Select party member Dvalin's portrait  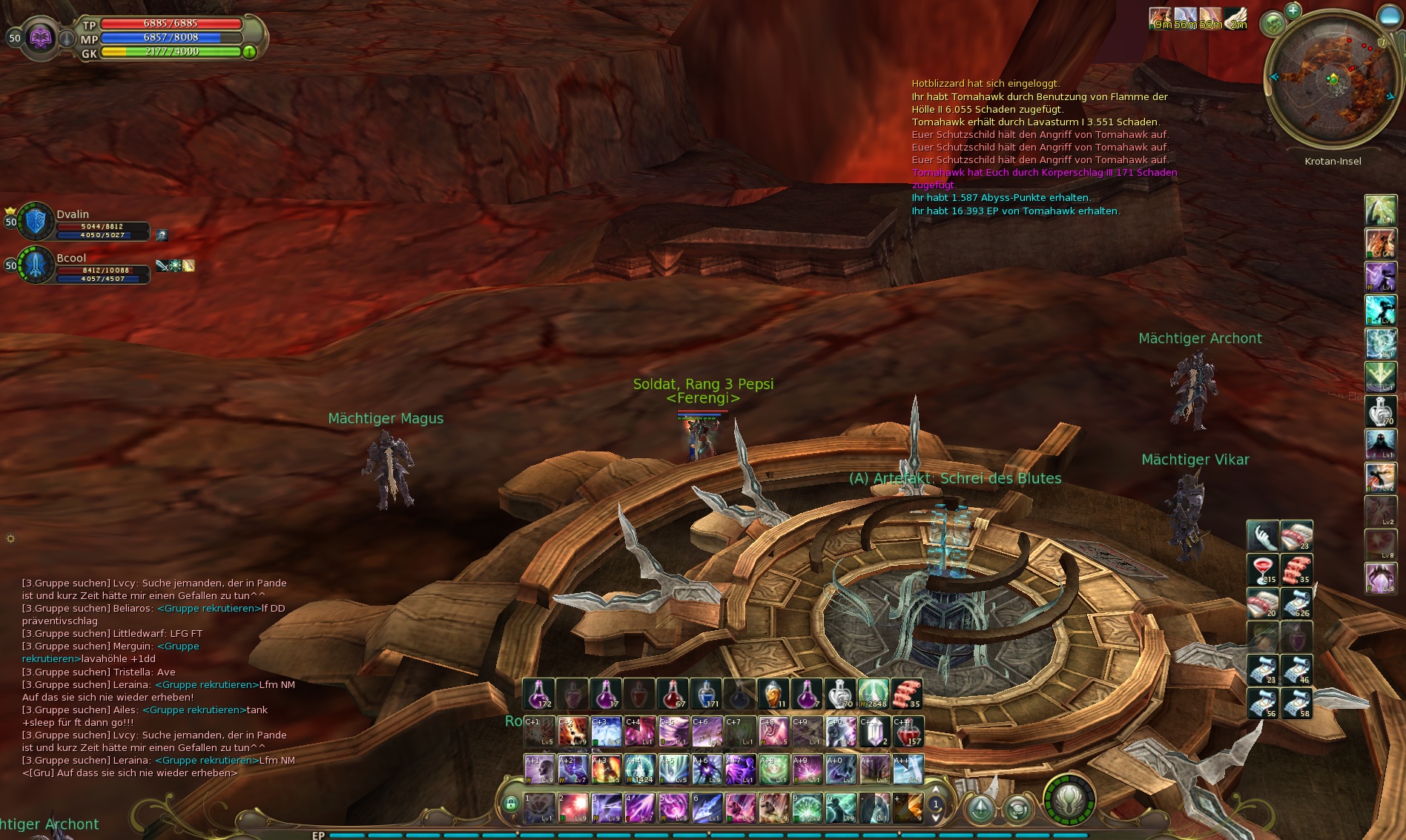35,221
